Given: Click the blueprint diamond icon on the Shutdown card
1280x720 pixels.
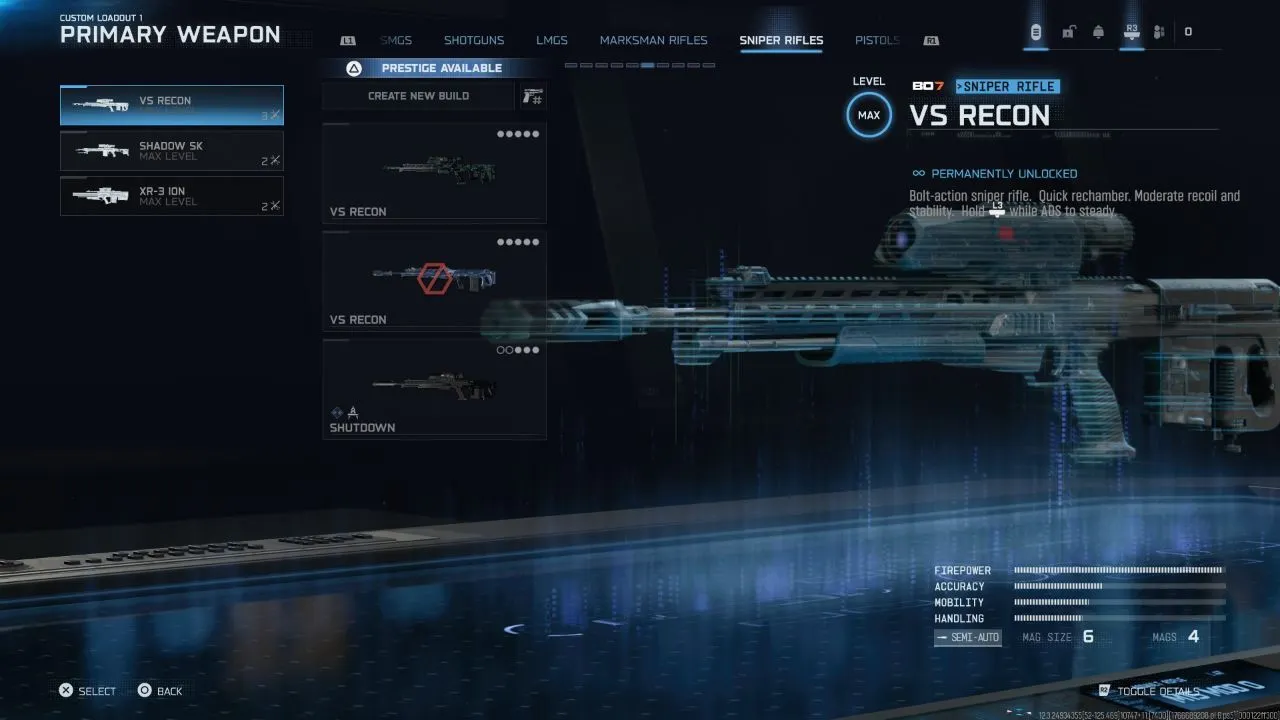Looking at the screenshot, I should [337, 412].
